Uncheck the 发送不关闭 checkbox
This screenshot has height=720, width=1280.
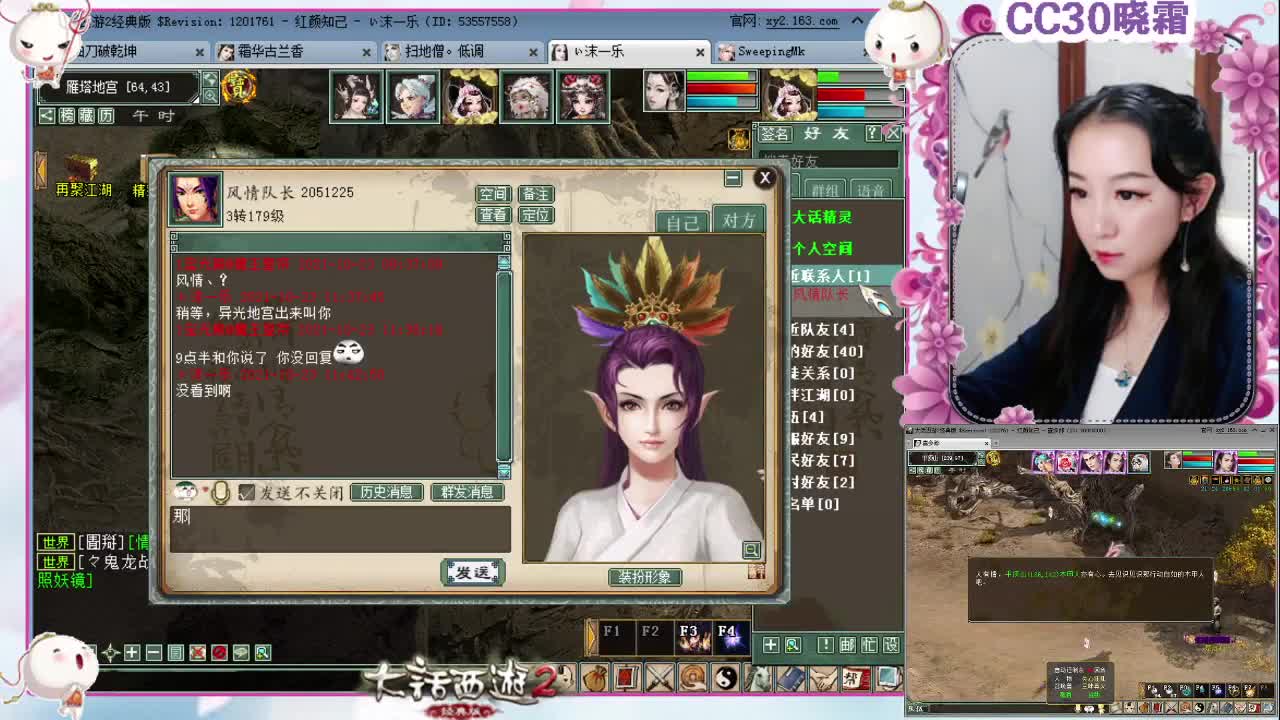pyautogui.click(x=246, y=491)
